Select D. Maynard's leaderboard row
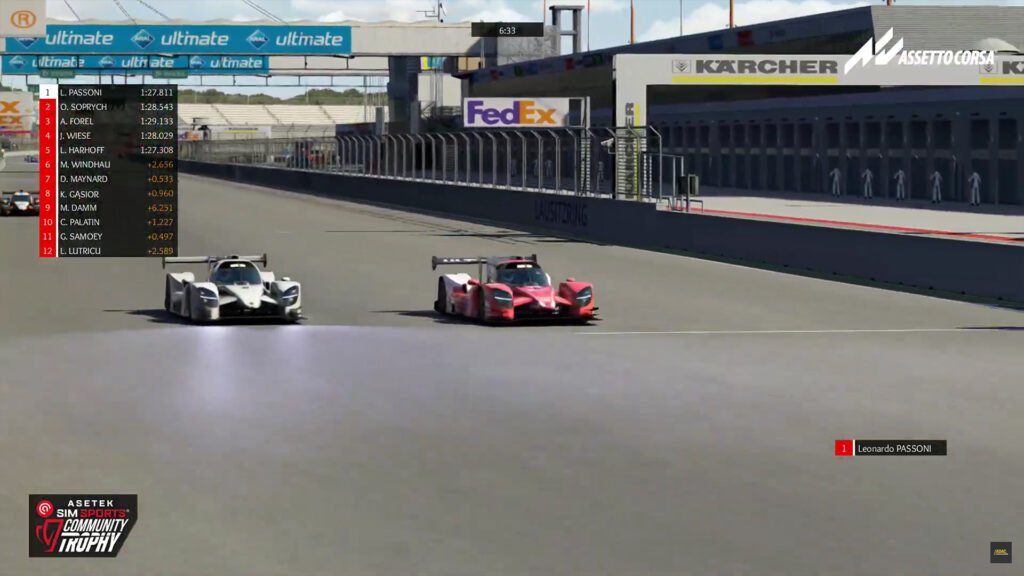Image resolution: width=1024 pixels, height=576 pixels. point(108,179)
